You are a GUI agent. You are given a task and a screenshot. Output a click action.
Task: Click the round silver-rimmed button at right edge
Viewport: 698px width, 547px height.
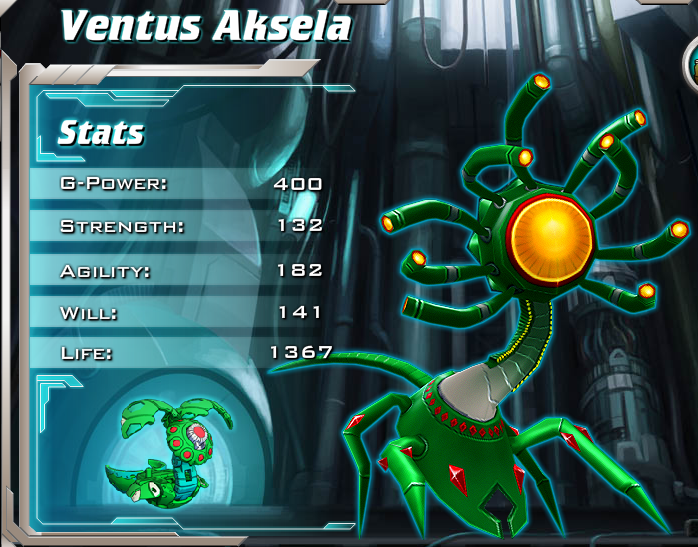(691, 66)
